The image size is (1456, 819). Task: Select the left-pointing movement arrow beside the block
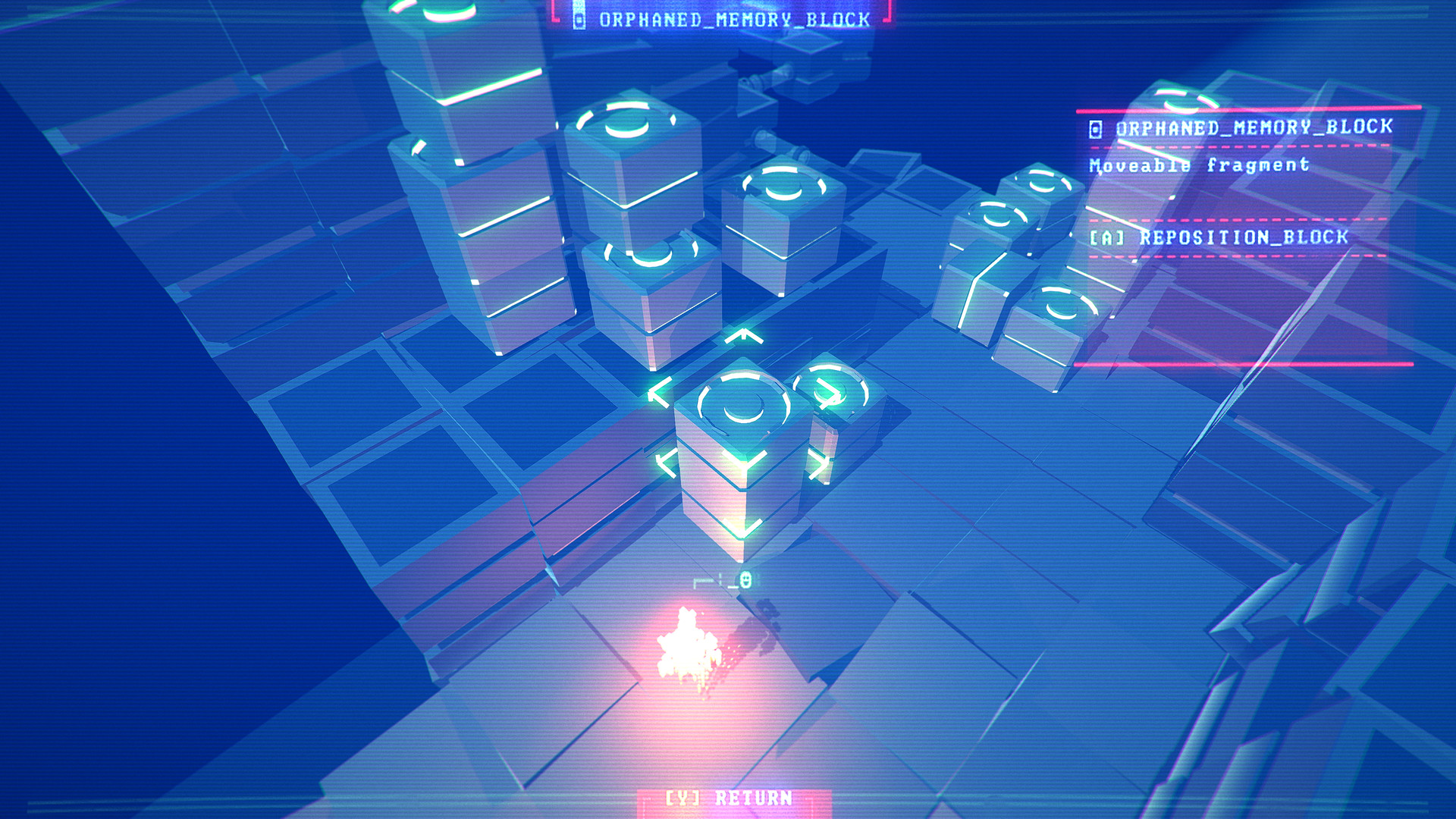(660, 391)
